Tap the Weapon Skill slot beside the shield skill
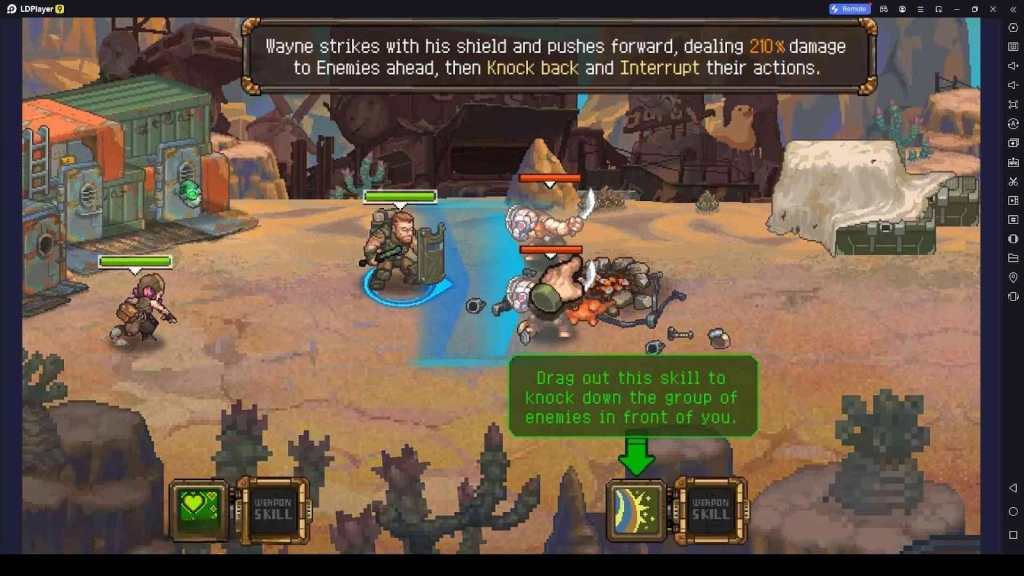1024x576 pixels. [711, 510]
